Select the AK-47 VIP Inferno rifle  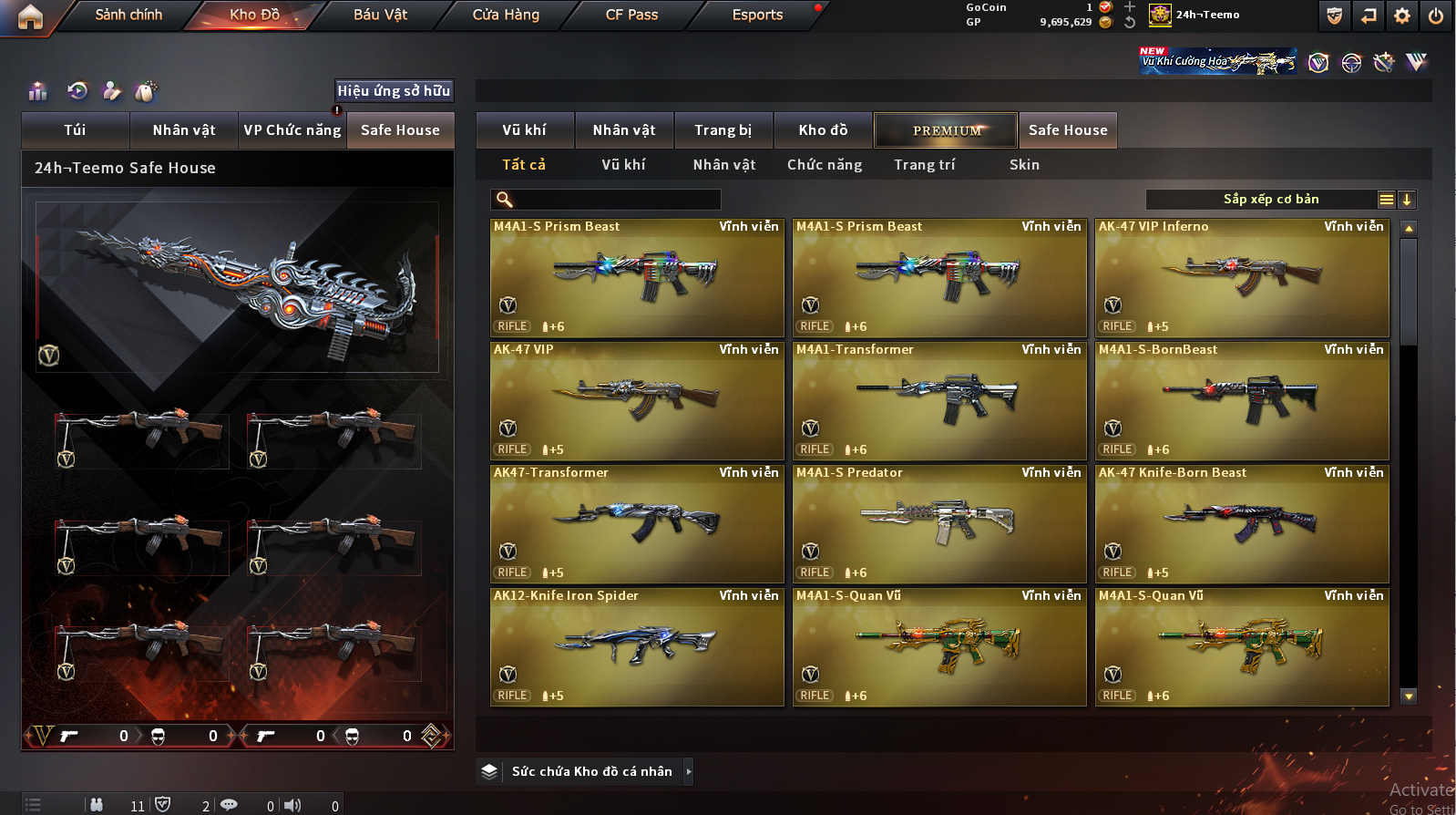[1241, 278]
